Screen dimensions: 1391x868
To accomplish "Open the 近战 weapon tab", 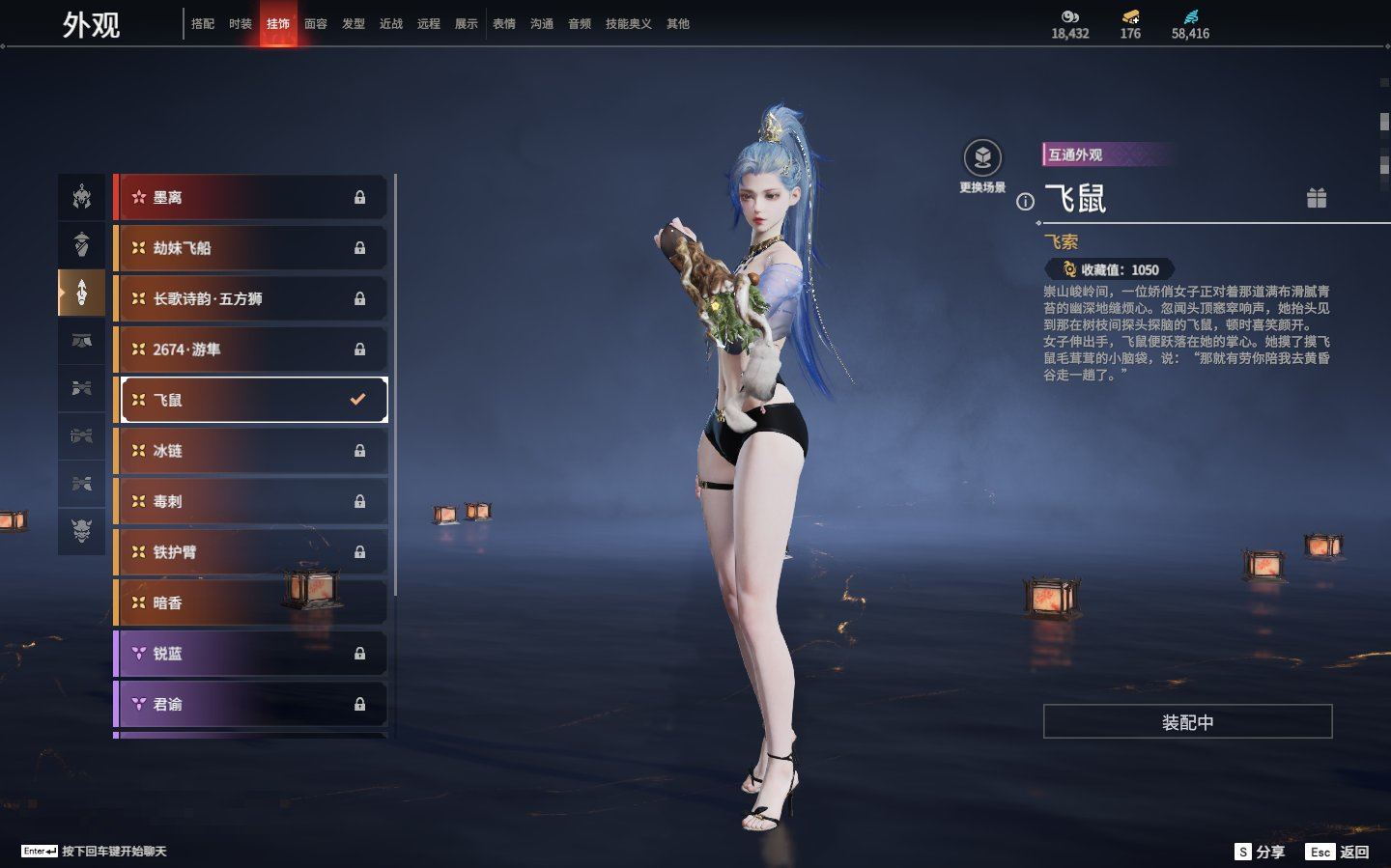I will pos(391,24).
